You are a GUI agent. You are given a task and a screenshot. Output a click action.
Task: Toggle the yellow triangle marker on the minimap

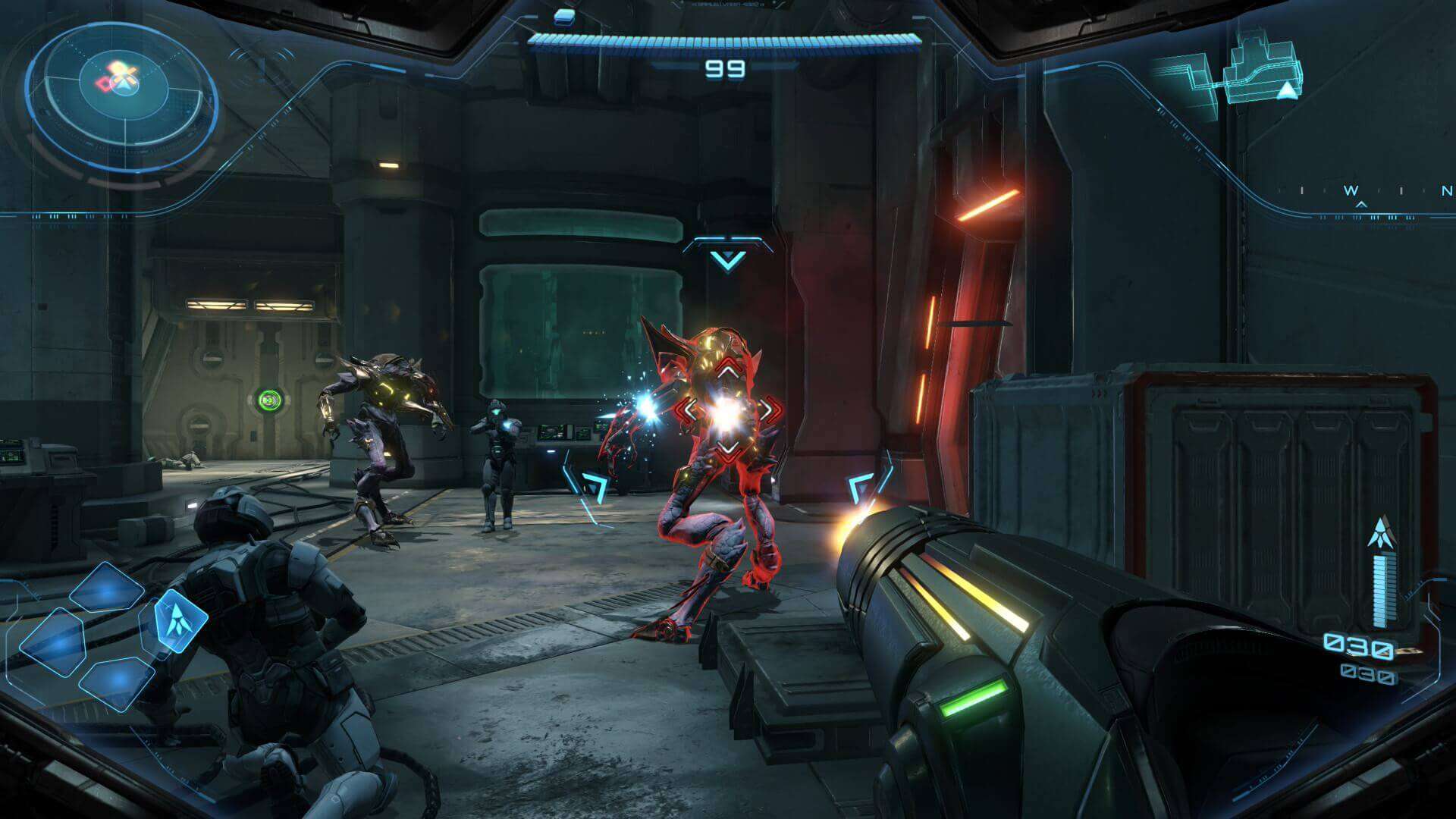(x=1287, y=90)
